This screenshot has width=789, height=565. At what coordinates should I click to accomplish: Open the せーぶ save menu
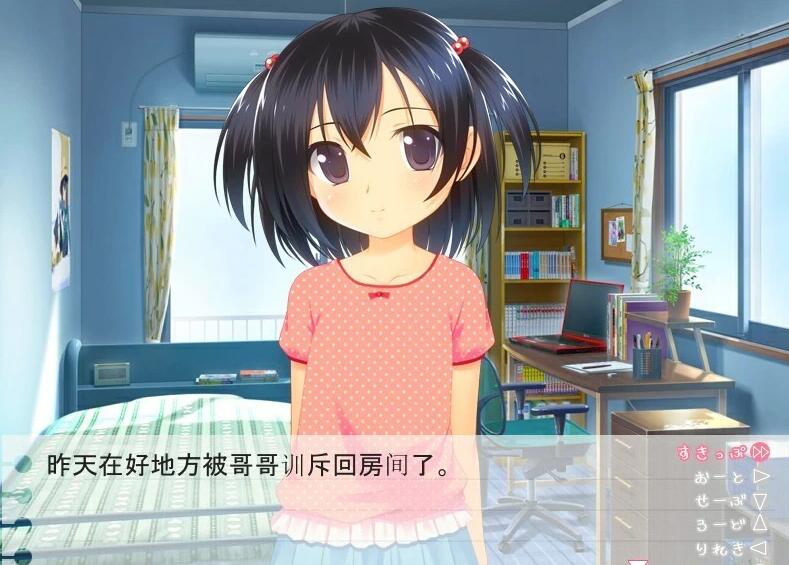(731, 501)
